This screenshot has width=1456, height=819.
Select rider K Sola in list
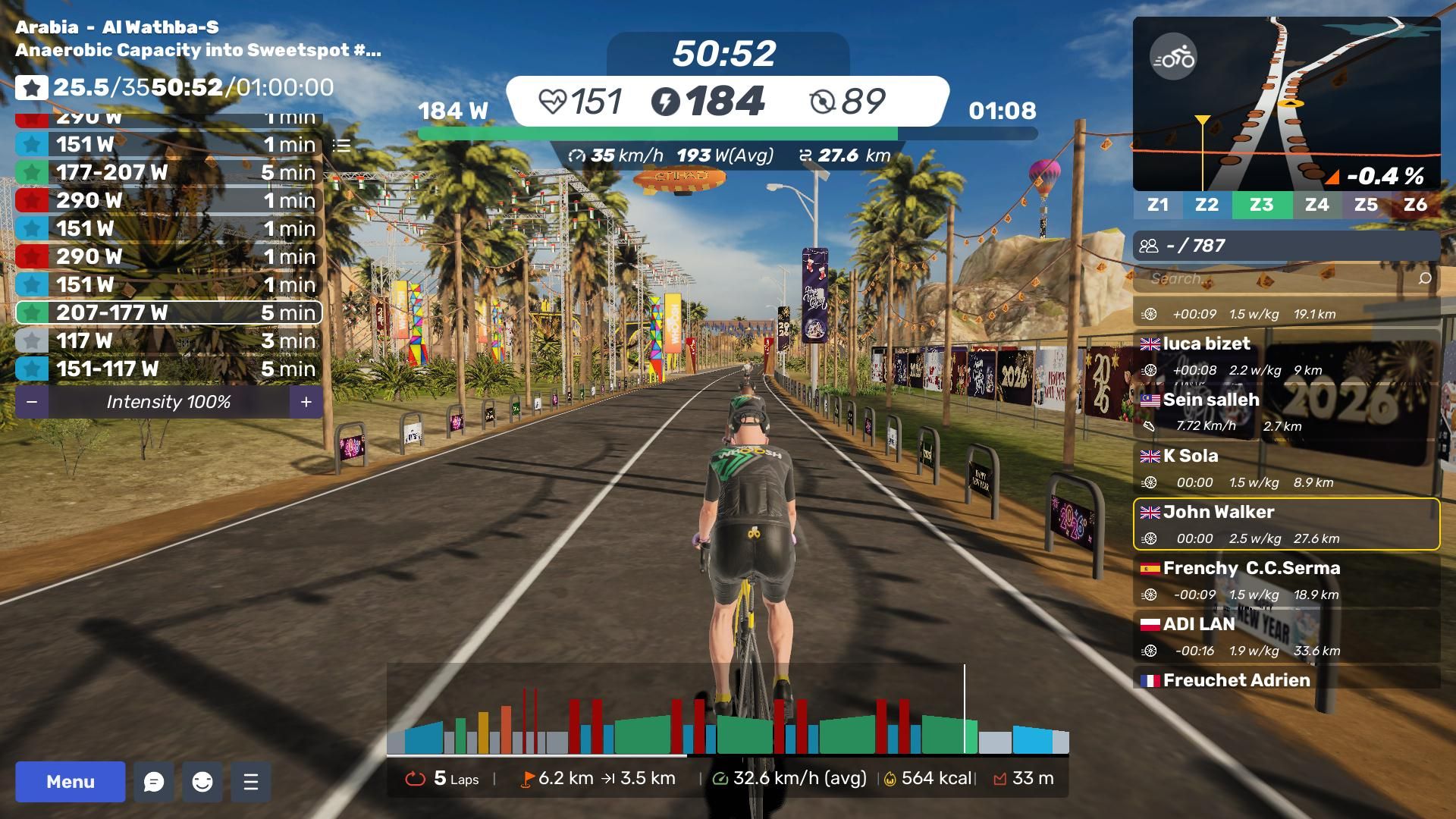1286,468
